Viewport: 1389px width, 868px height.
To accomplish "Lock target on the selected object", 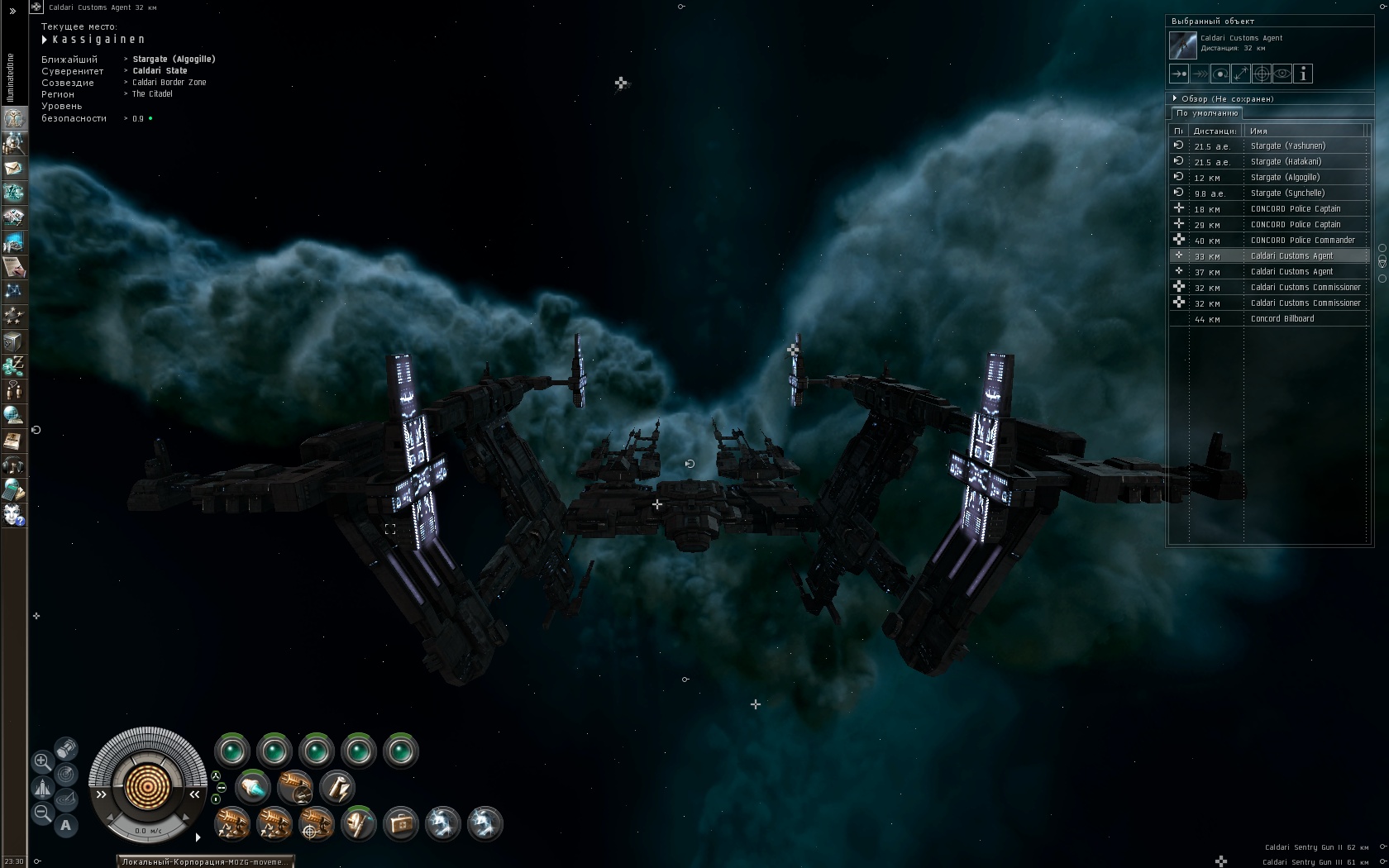I will point(1262,74).
